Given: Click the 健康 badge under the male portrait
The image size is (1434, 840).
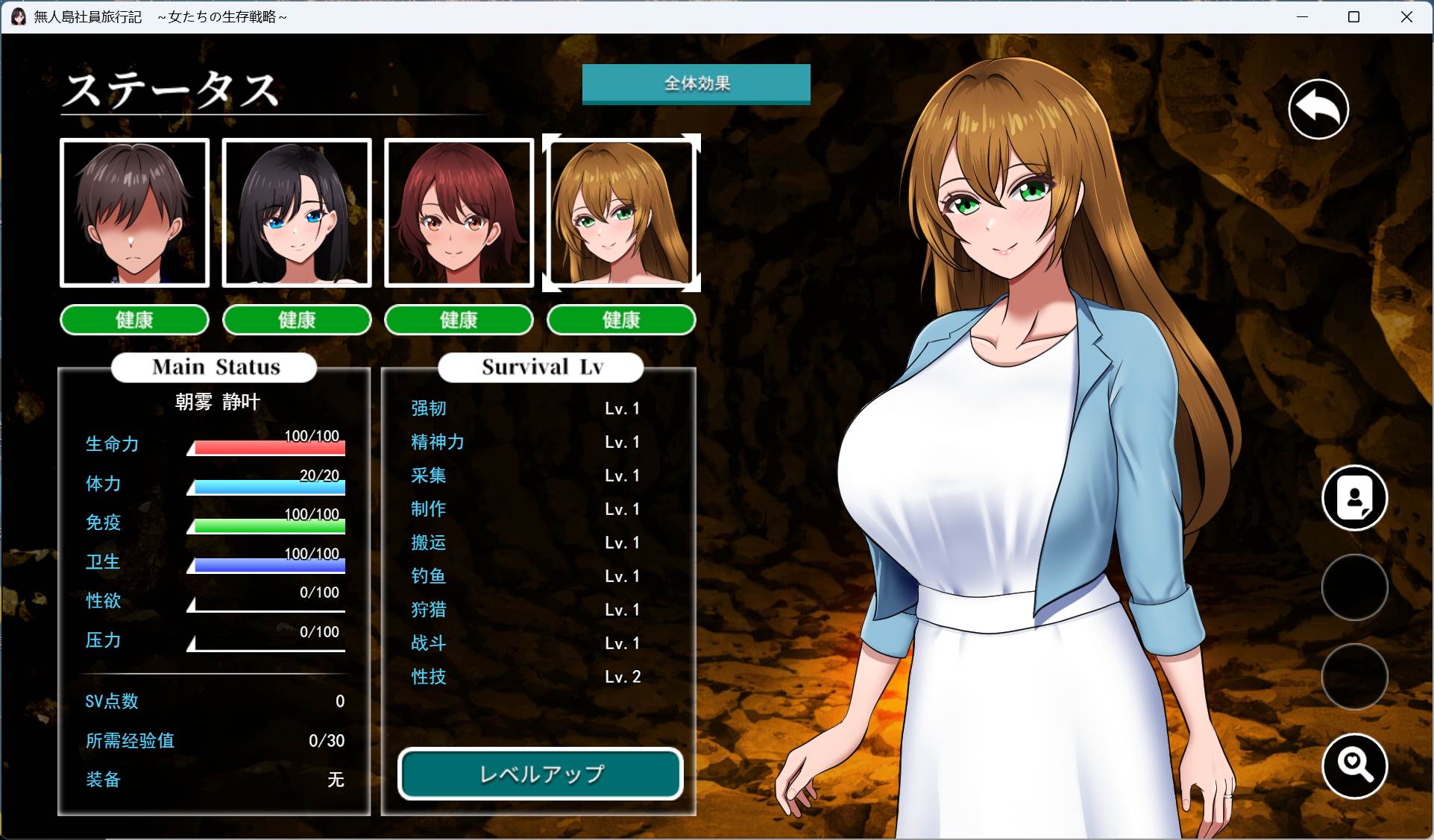Looking at the screenshot, I should pyautogui.click(x=134, y=320).
